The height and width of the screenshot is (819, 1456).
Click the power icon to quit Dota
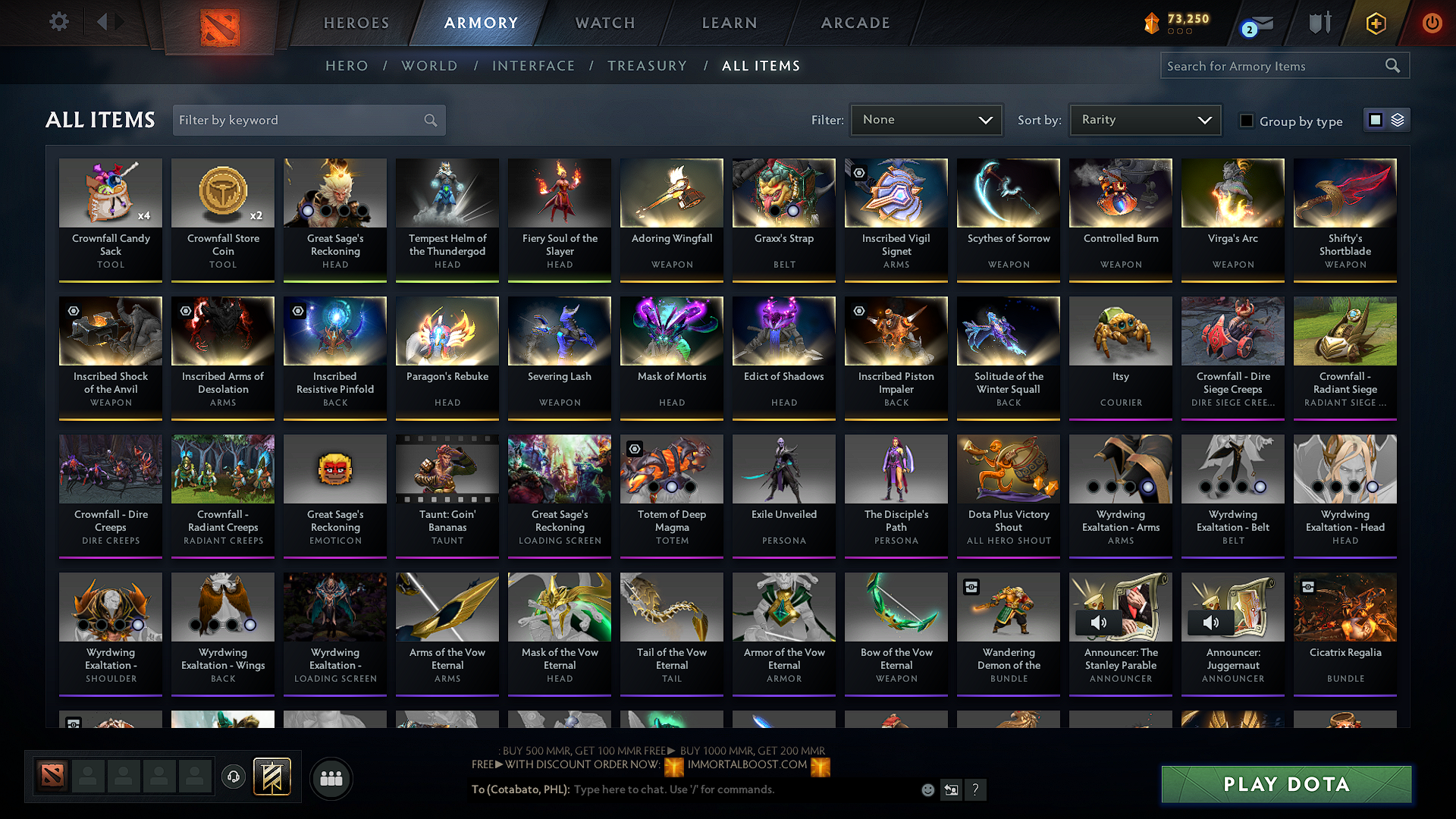[x=1432, y=23]
